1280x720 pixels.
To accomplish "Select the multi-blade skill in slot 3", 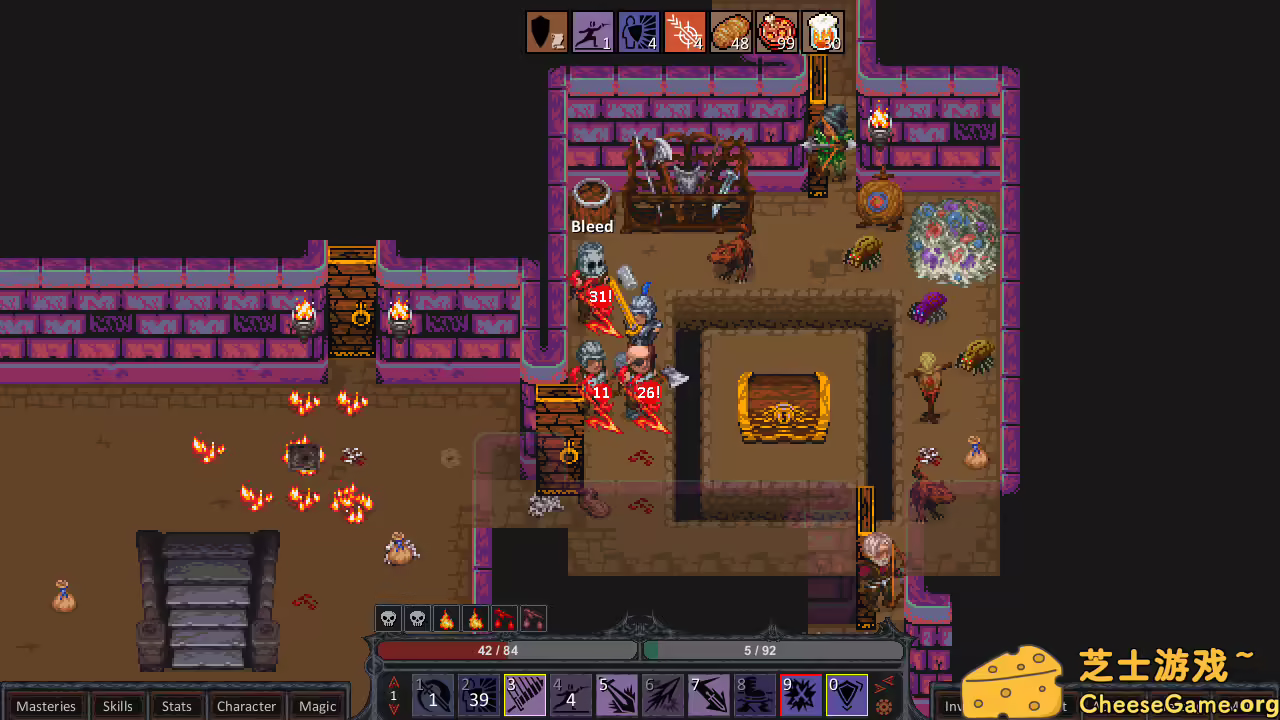I will (x=525, y=695).
